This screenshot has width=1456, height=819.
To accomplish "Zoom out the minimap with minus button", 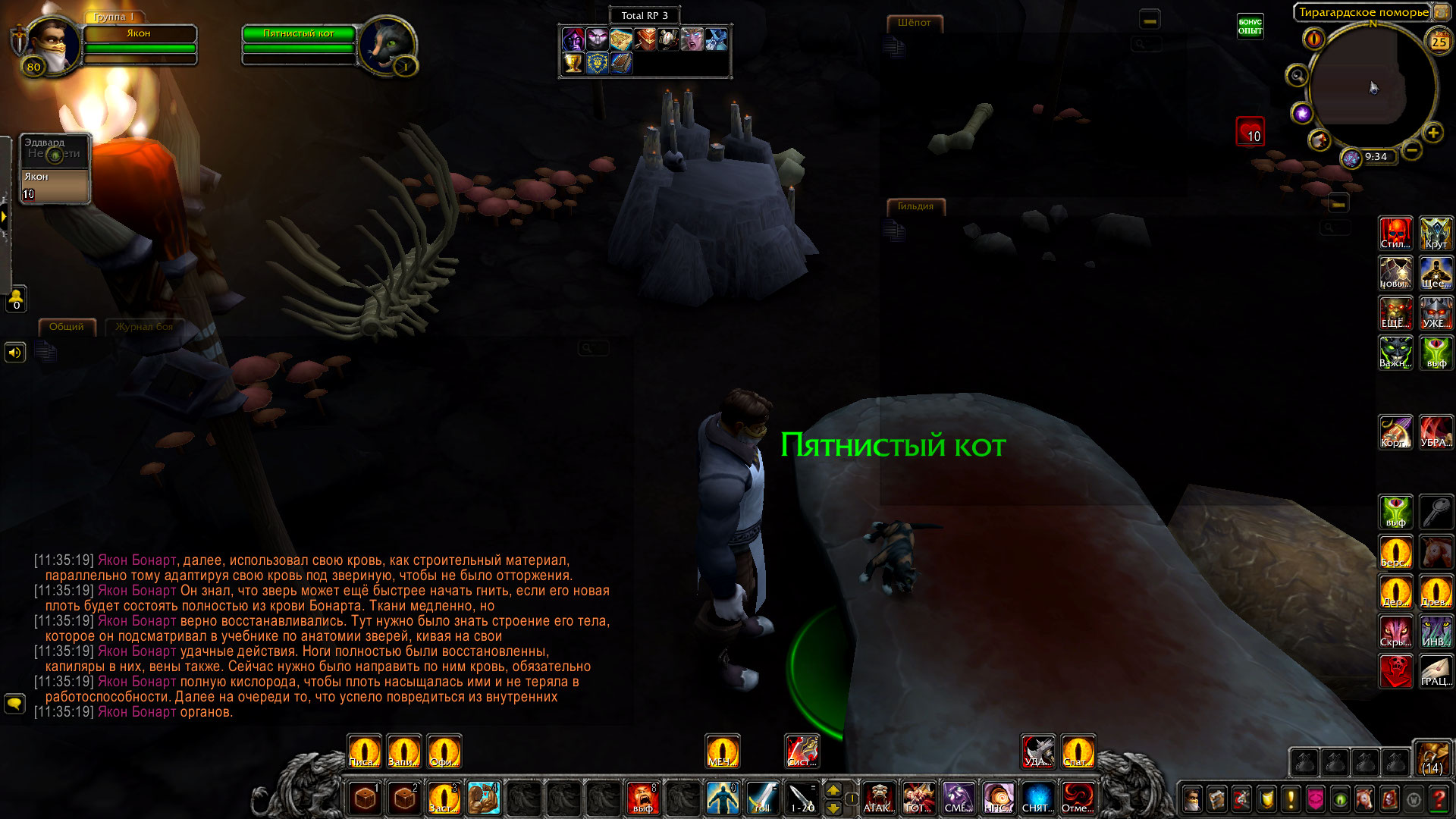I will click(1411, 150).
